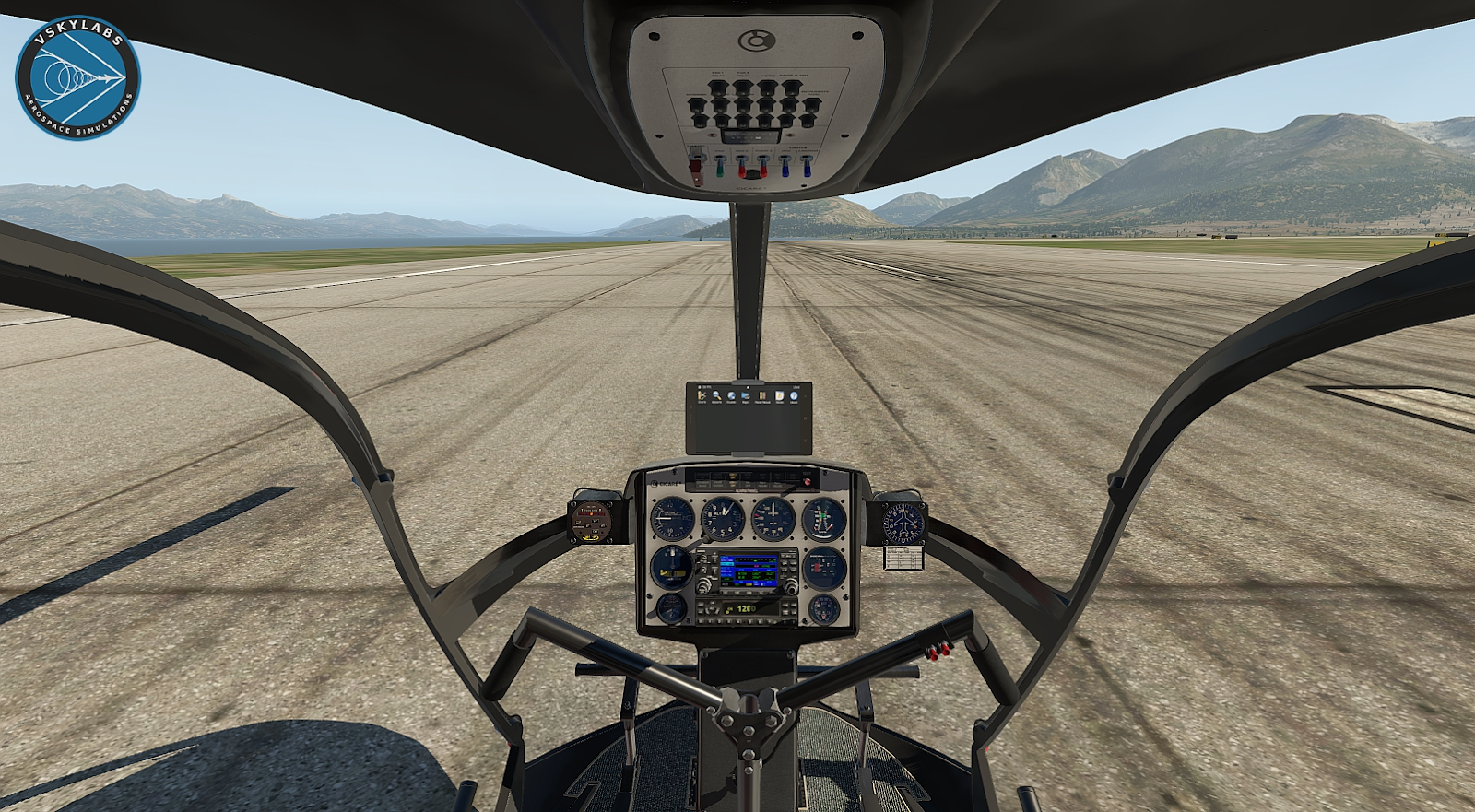Open the Maps app on the tablet
The width and height of the screenshot is (1475, 812).
coord(746,396)
